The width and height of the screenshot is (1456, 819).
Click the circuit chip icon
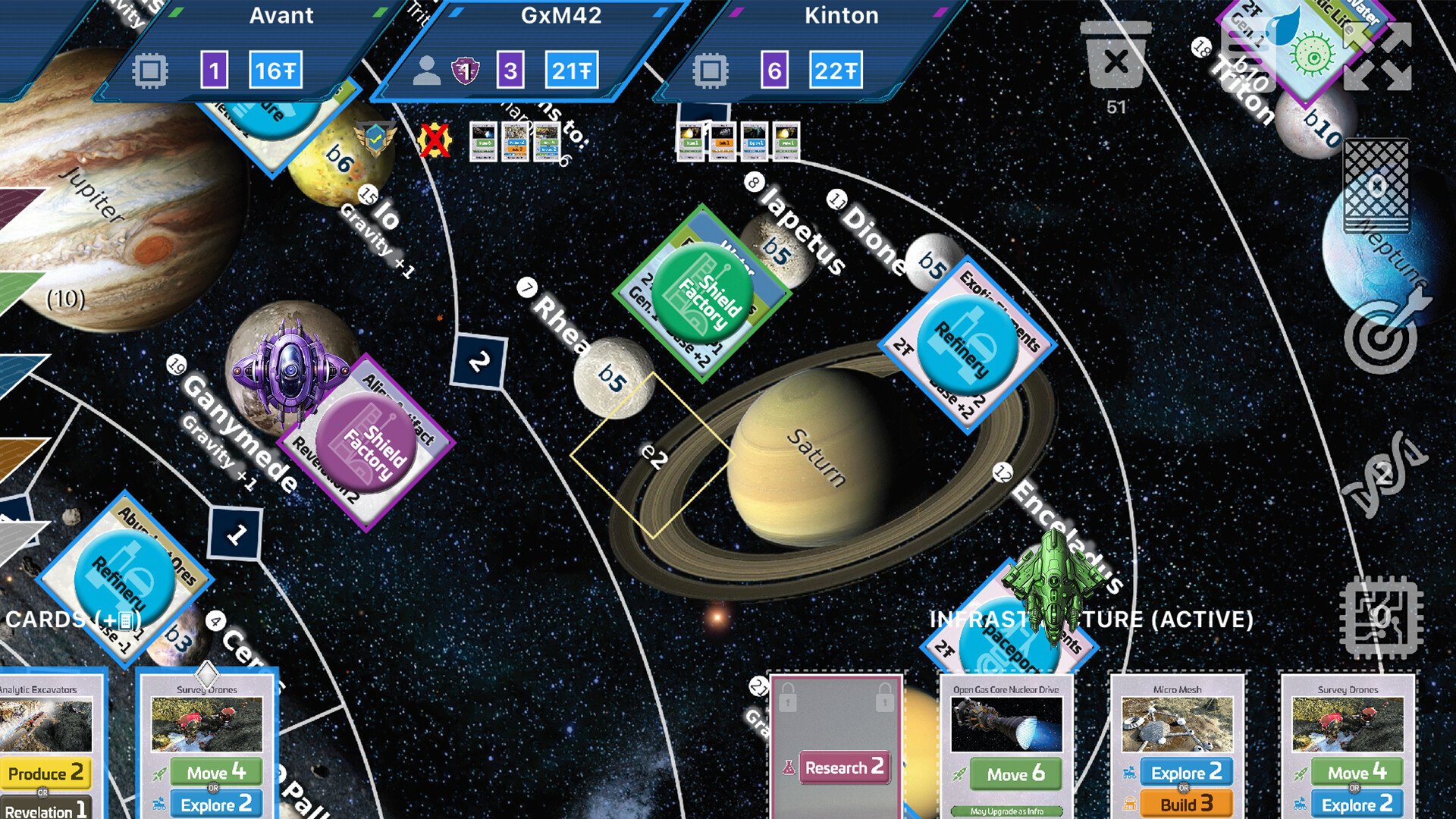(1381, 617)
